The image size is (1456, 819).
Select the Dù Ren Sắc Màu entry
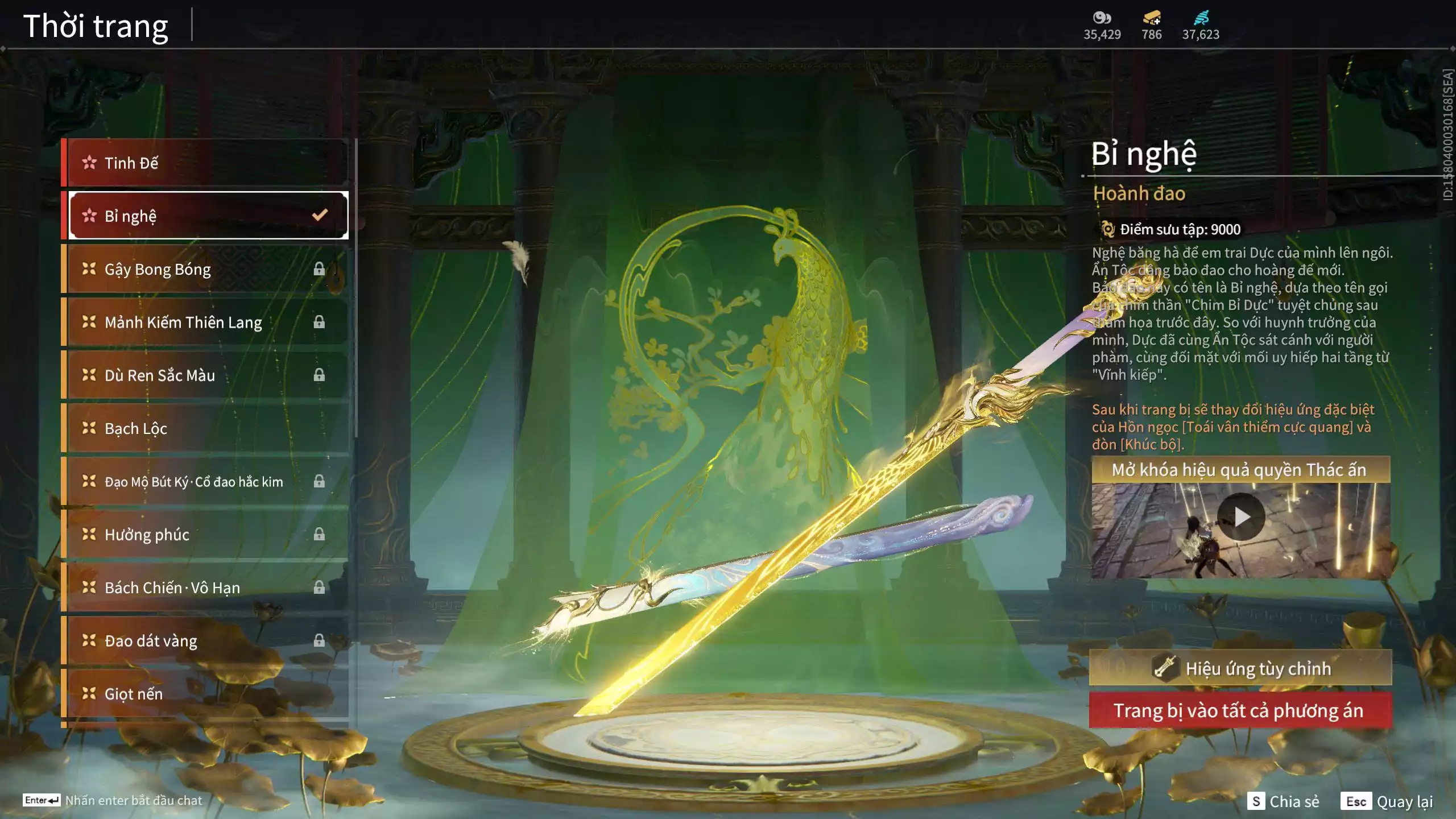coord(206,375)
